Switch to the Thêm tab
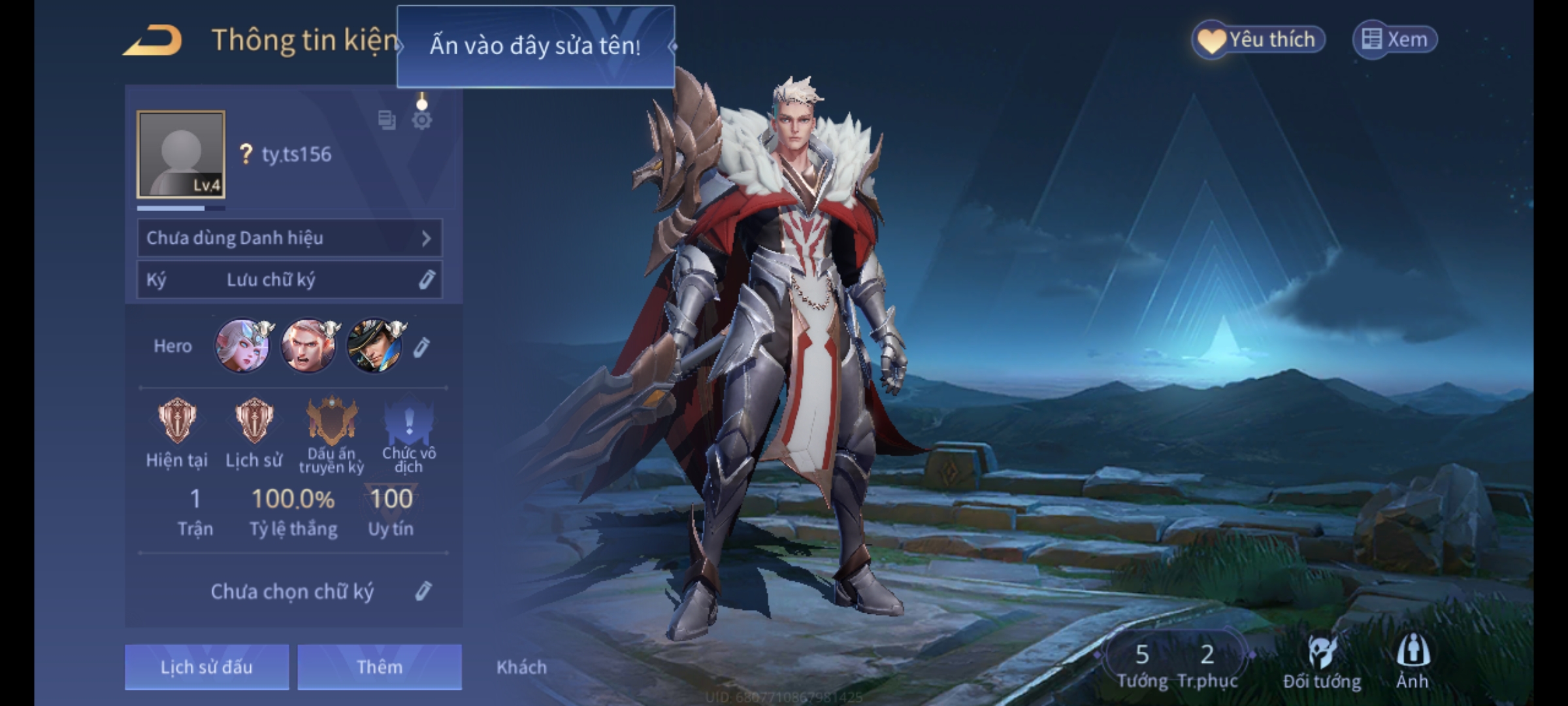Viewport: 1568px width, 706px height. [x=380, y=667]
